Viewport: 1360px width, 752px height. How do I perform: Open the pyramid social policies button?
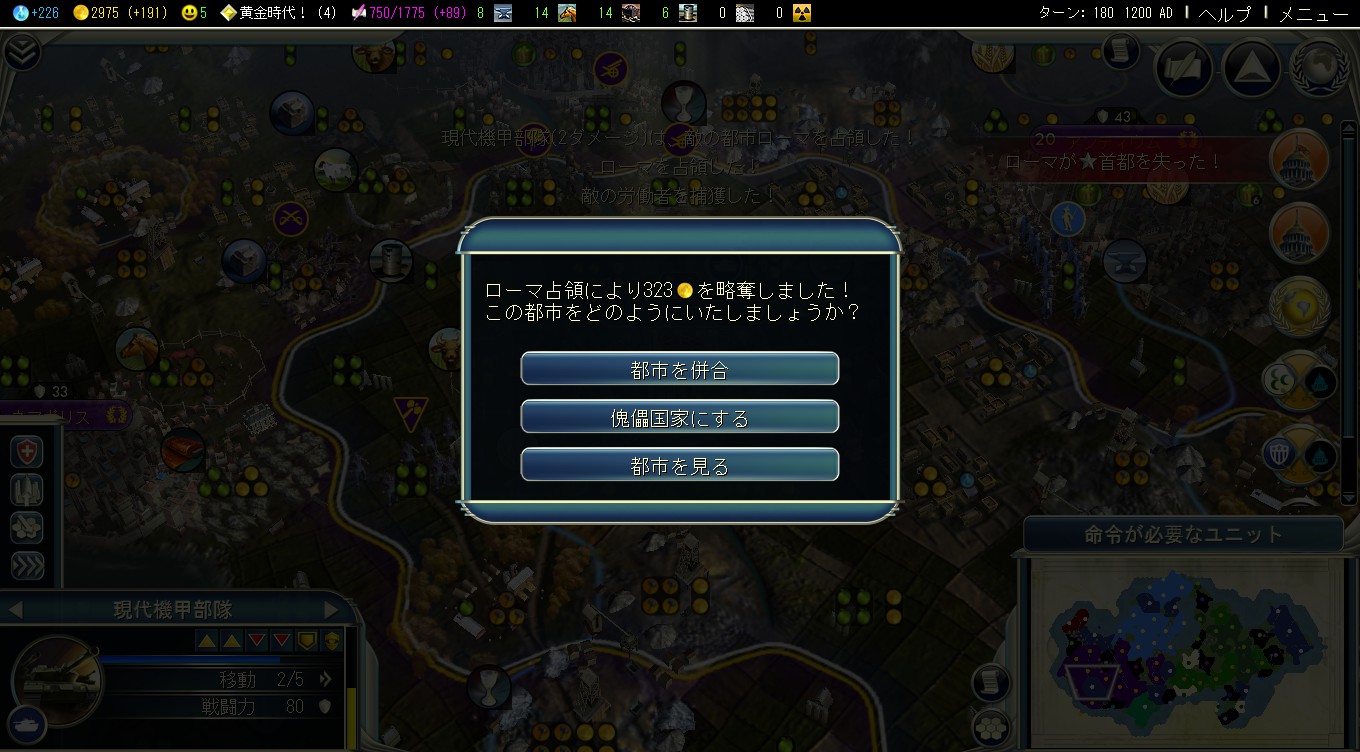1250,68
